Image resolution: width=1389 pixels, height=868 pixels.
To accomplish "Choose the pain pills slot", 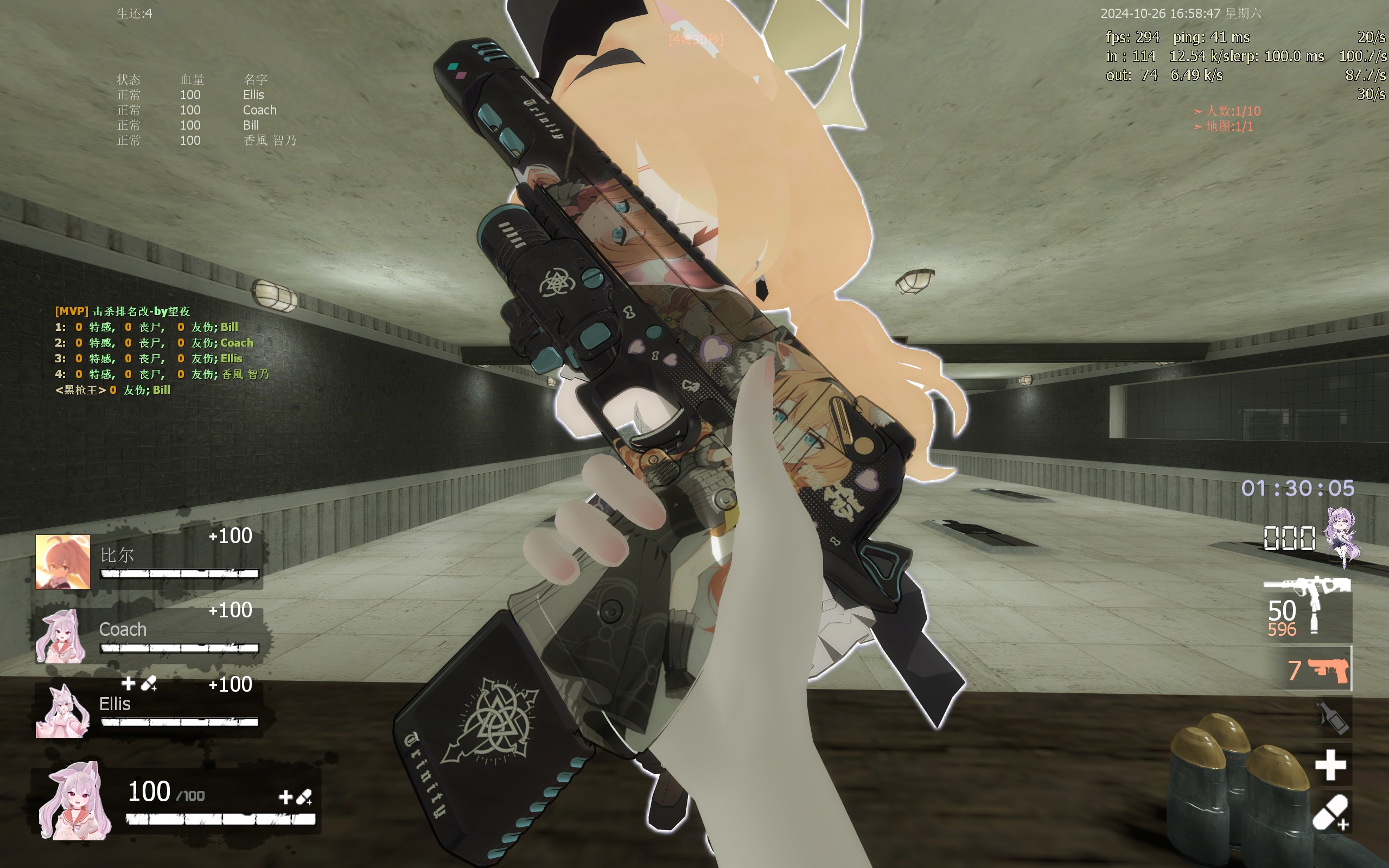I will coord(1330,813).
